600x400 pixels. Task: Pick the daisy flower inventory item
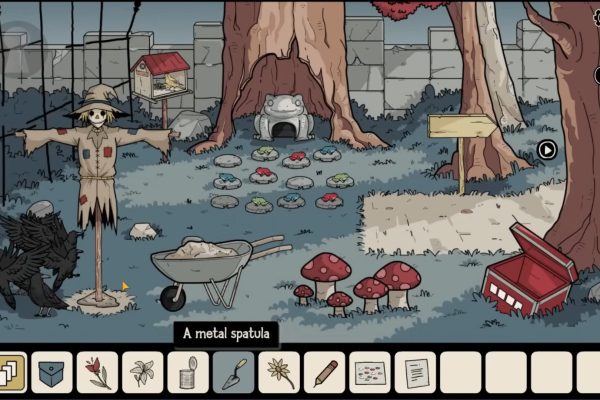click(x=278, y=373)
